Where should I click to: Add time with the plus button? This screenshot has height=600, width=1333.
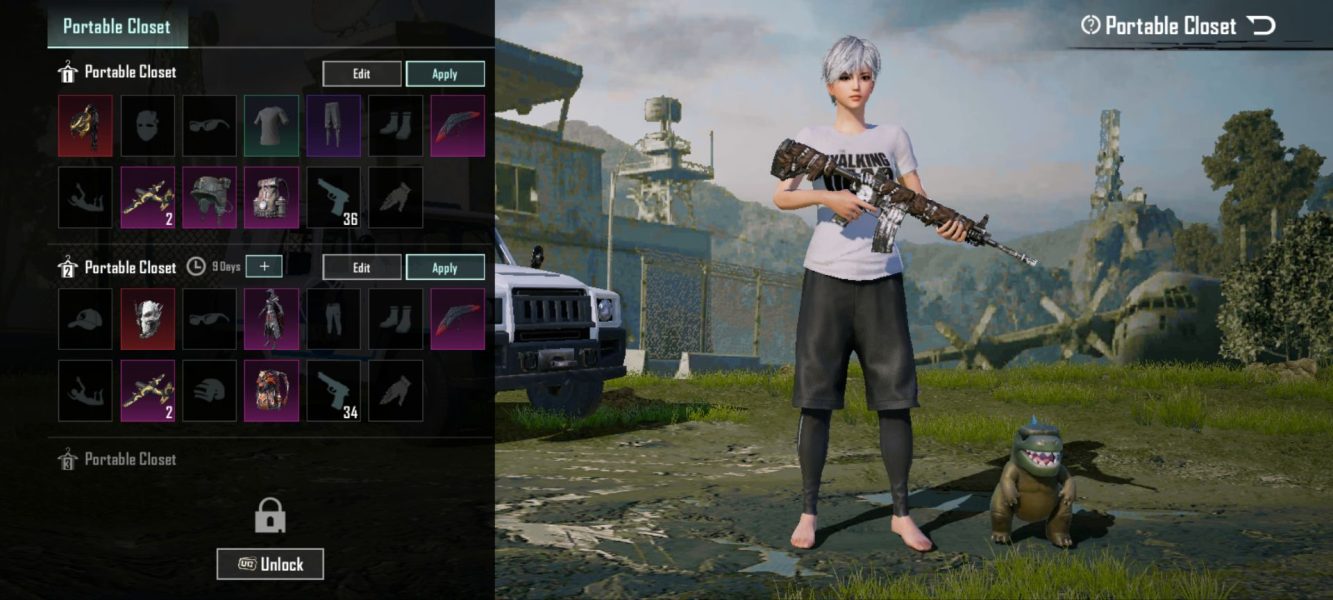click(x=264, y=267)
